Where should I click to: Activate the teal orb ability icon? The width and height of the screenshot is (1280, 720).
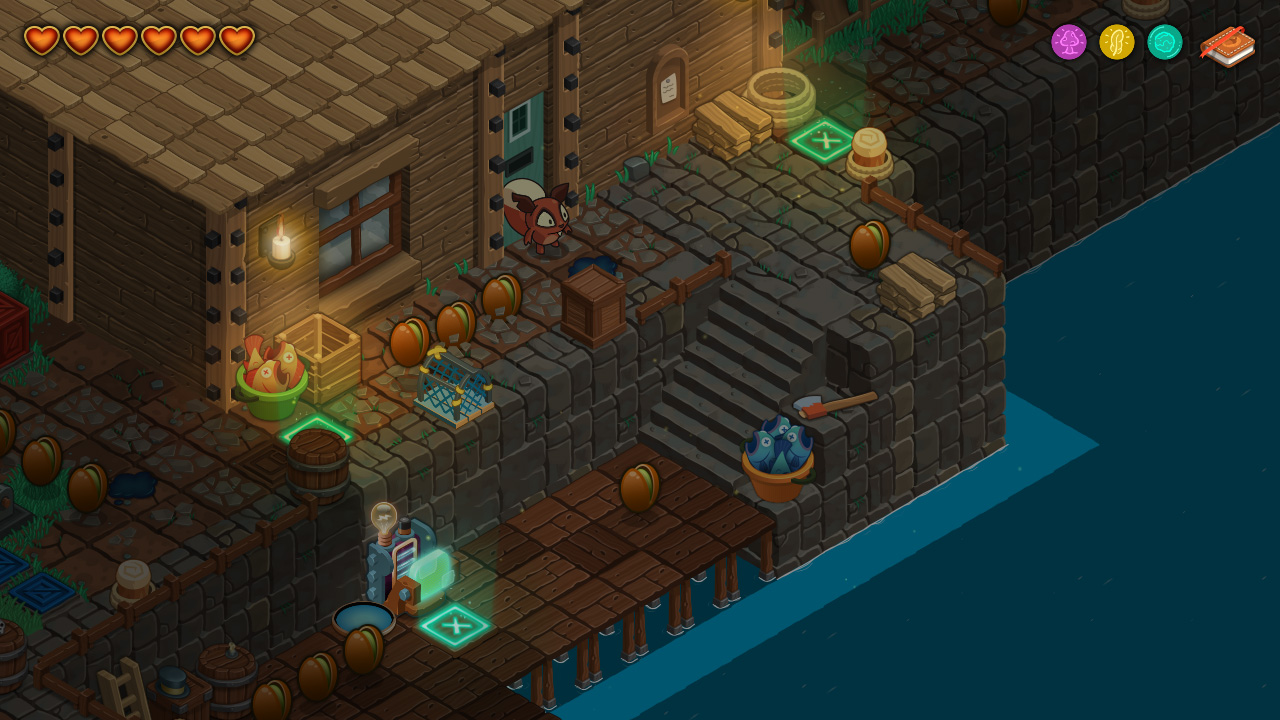[x=1165, y=43]
